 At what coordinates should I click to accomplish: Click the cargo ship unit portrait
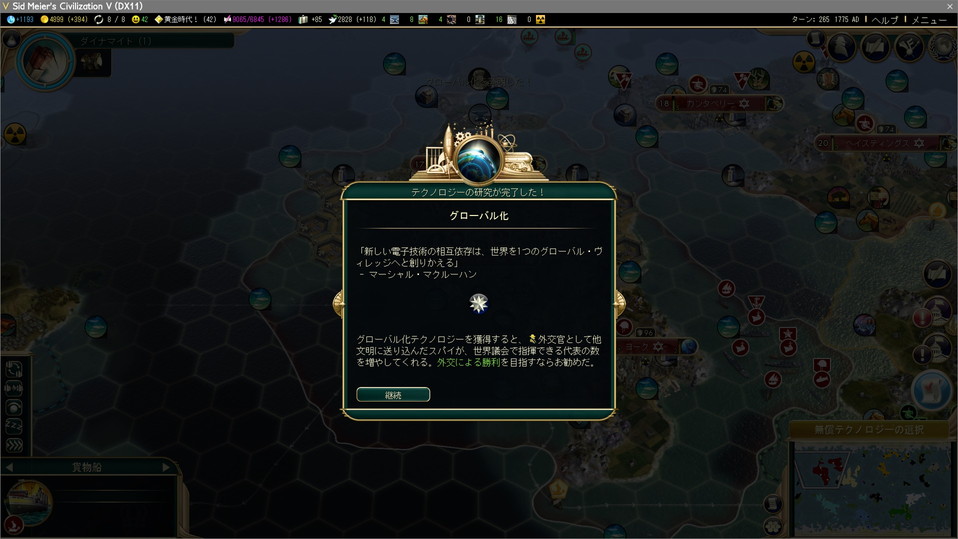click(x=30, y=502)
